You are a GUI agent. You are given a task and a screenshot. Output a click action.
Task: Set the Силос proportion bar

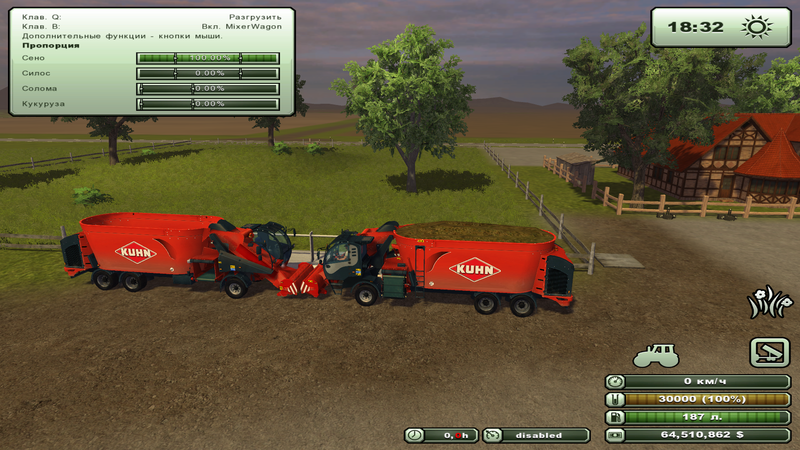tap(208, 73)
